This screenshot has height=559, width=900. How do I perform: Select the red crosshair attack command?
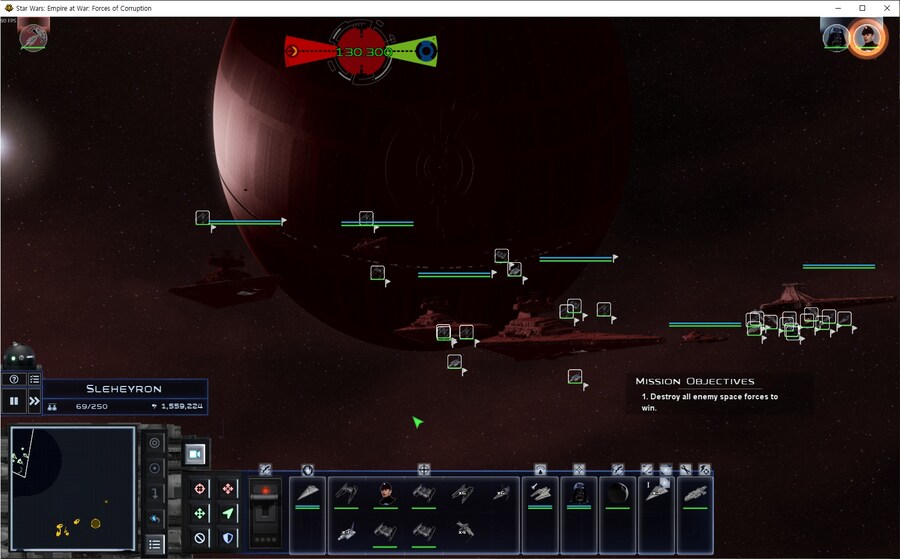coord(200,489)
